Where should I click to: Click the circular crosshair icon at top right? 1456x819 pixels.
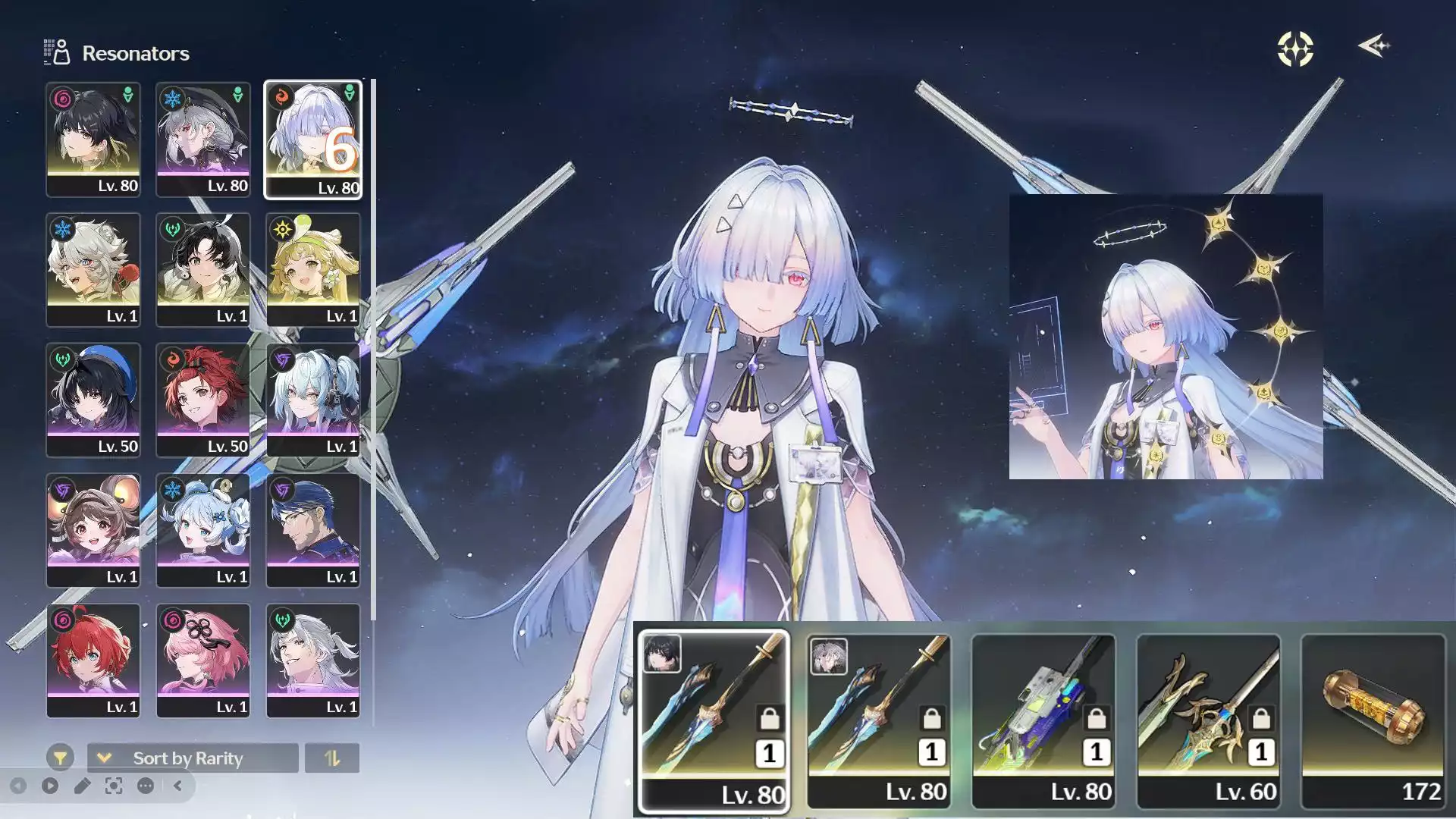[1295, 49]
